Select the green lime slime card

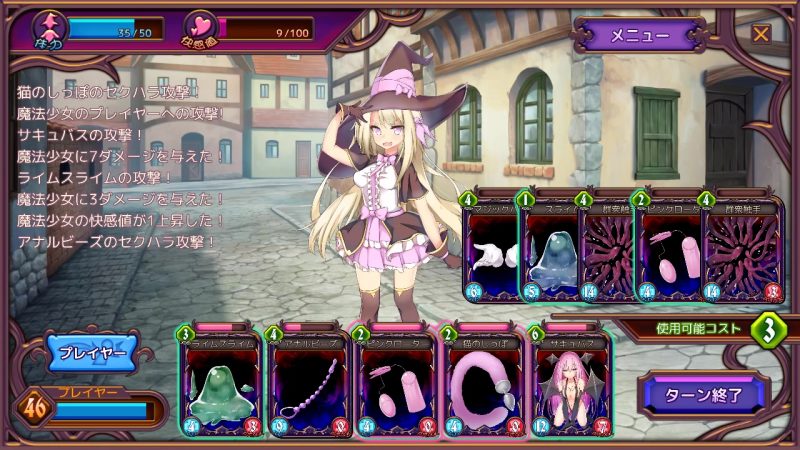(220, 385)
